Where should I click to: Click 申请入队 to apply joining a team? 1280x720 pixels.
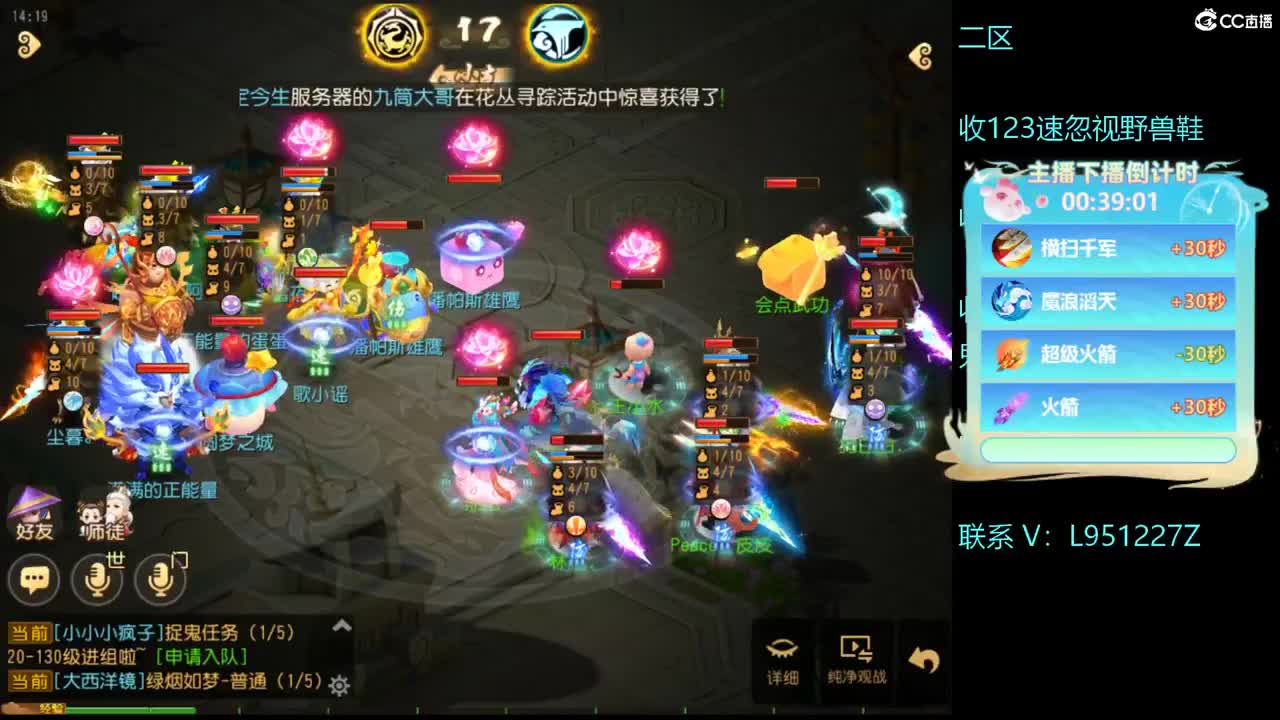tap(203, 658)
